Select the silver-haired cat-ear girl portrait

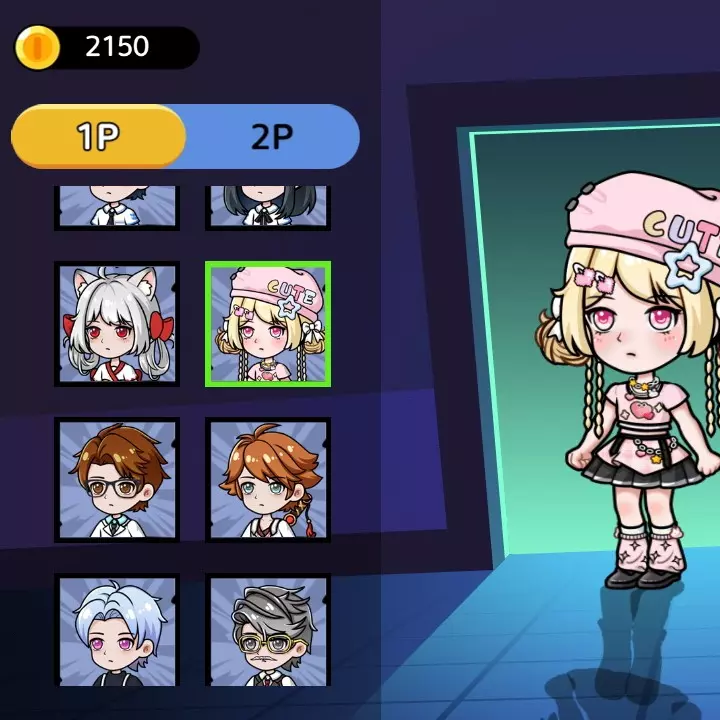(x=117, y=324)
